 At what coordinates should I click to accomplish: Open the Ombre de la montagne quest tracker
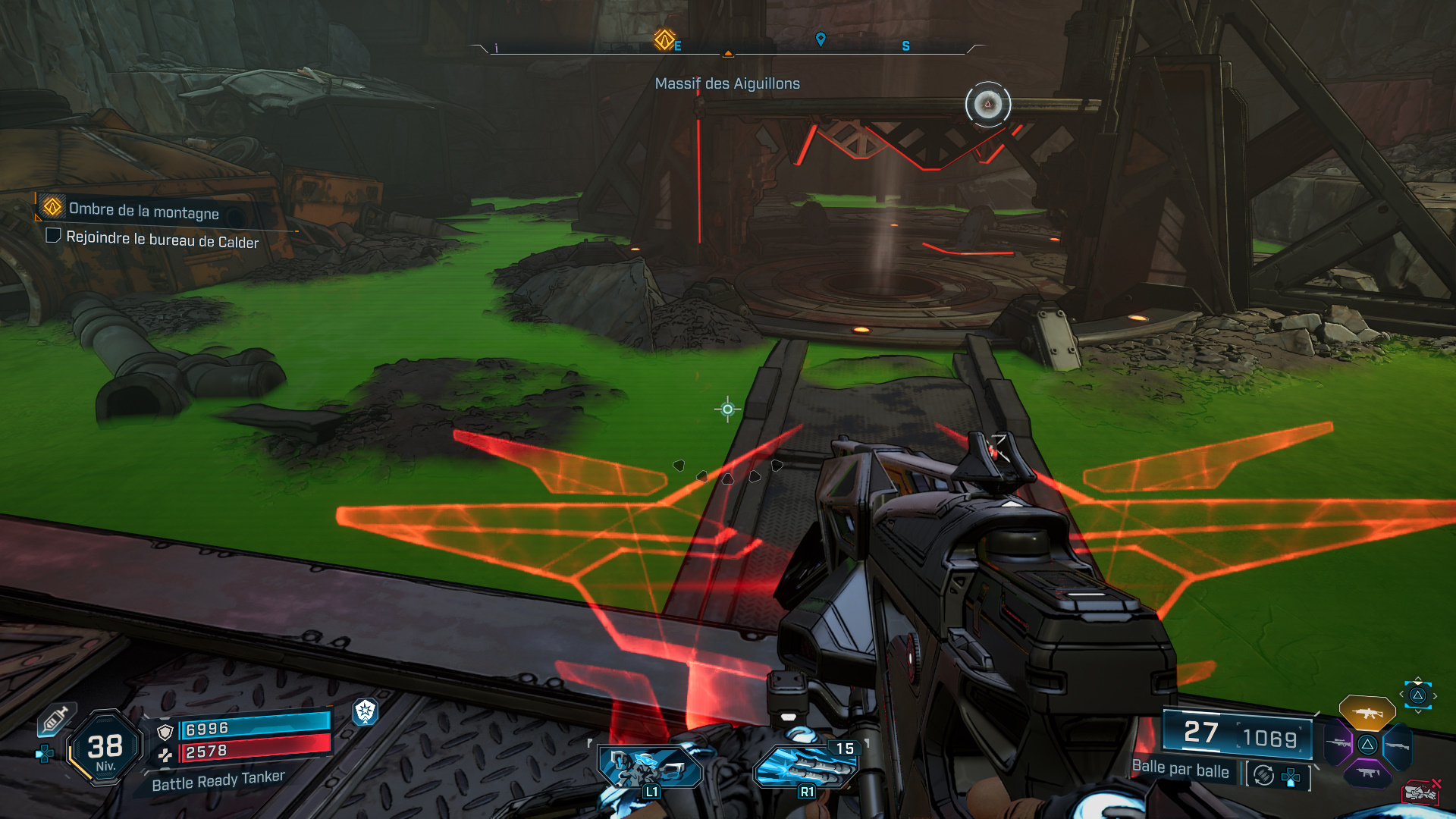click(143, 210)
